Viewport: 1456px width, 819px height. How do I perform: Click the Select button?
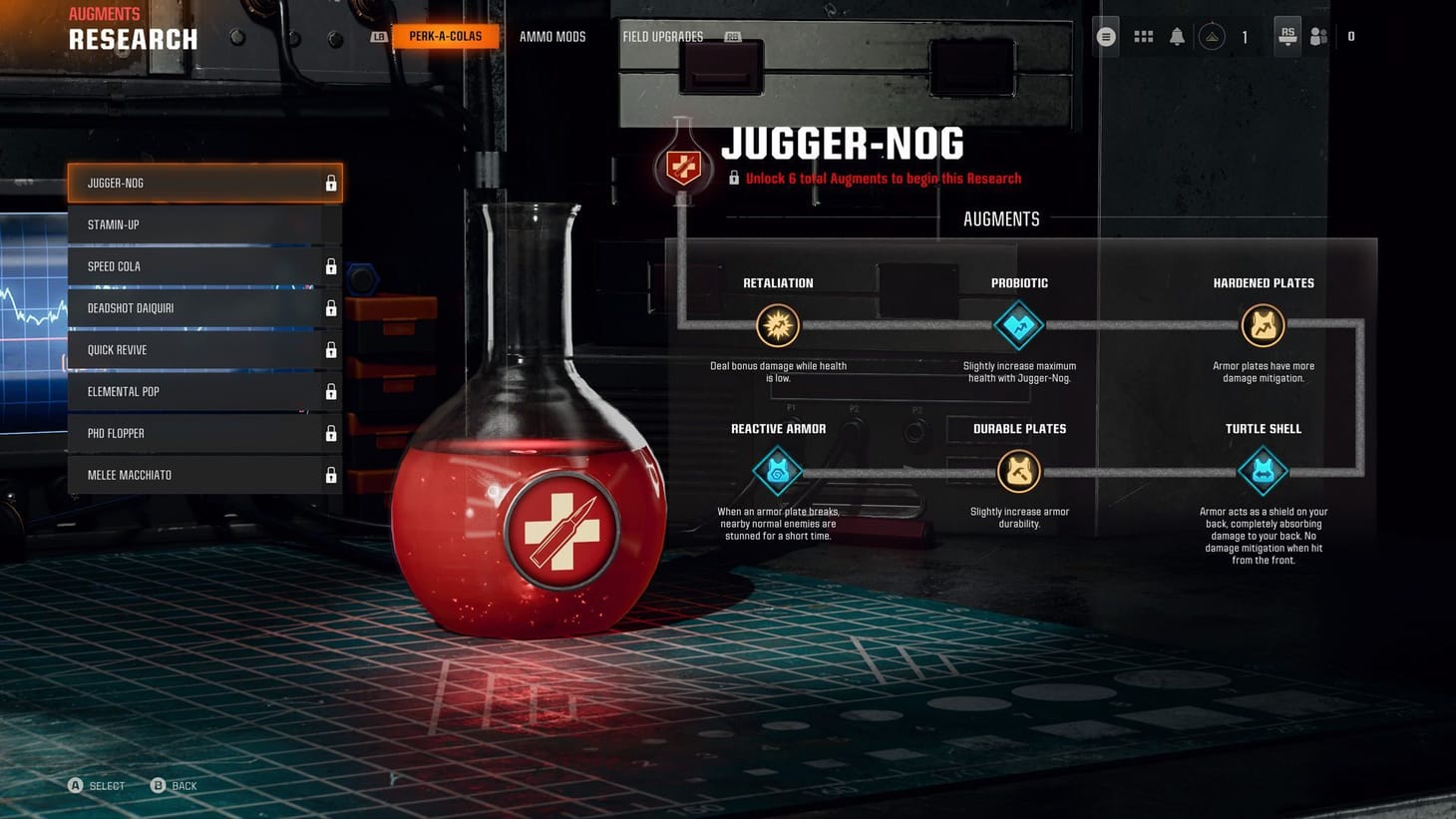96,785
